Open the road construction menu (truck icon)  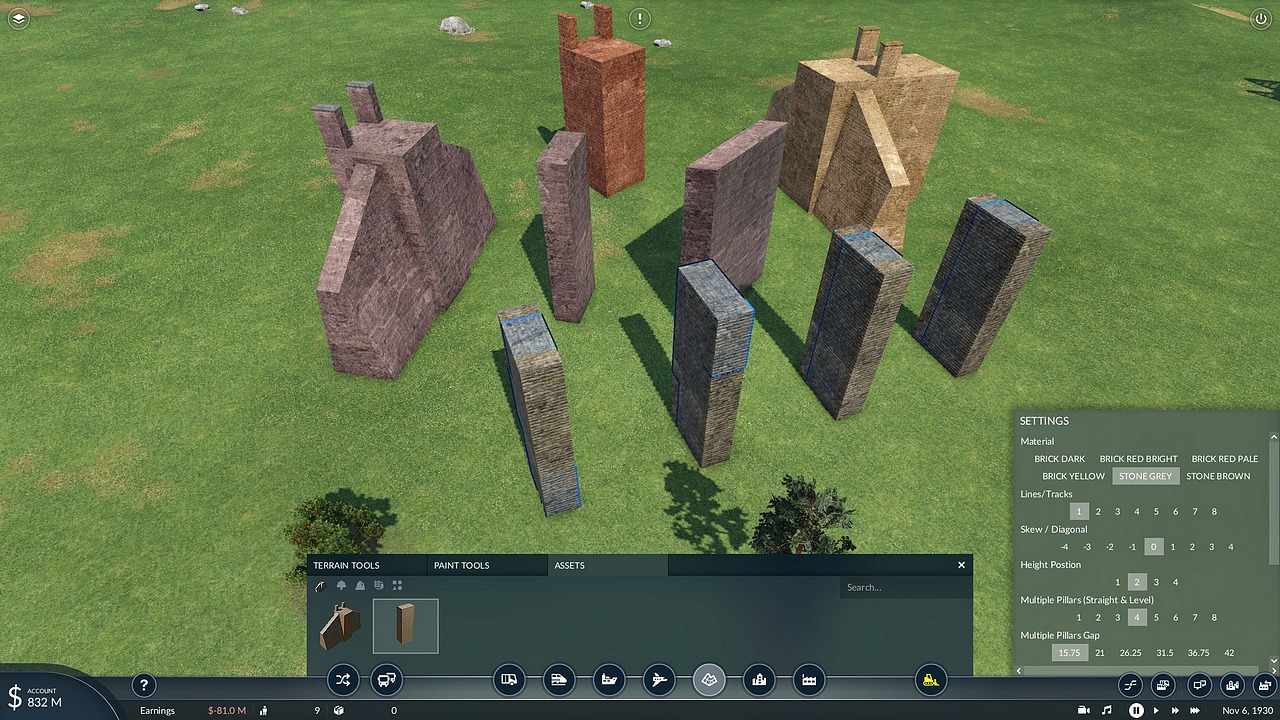tap(509, 681)
